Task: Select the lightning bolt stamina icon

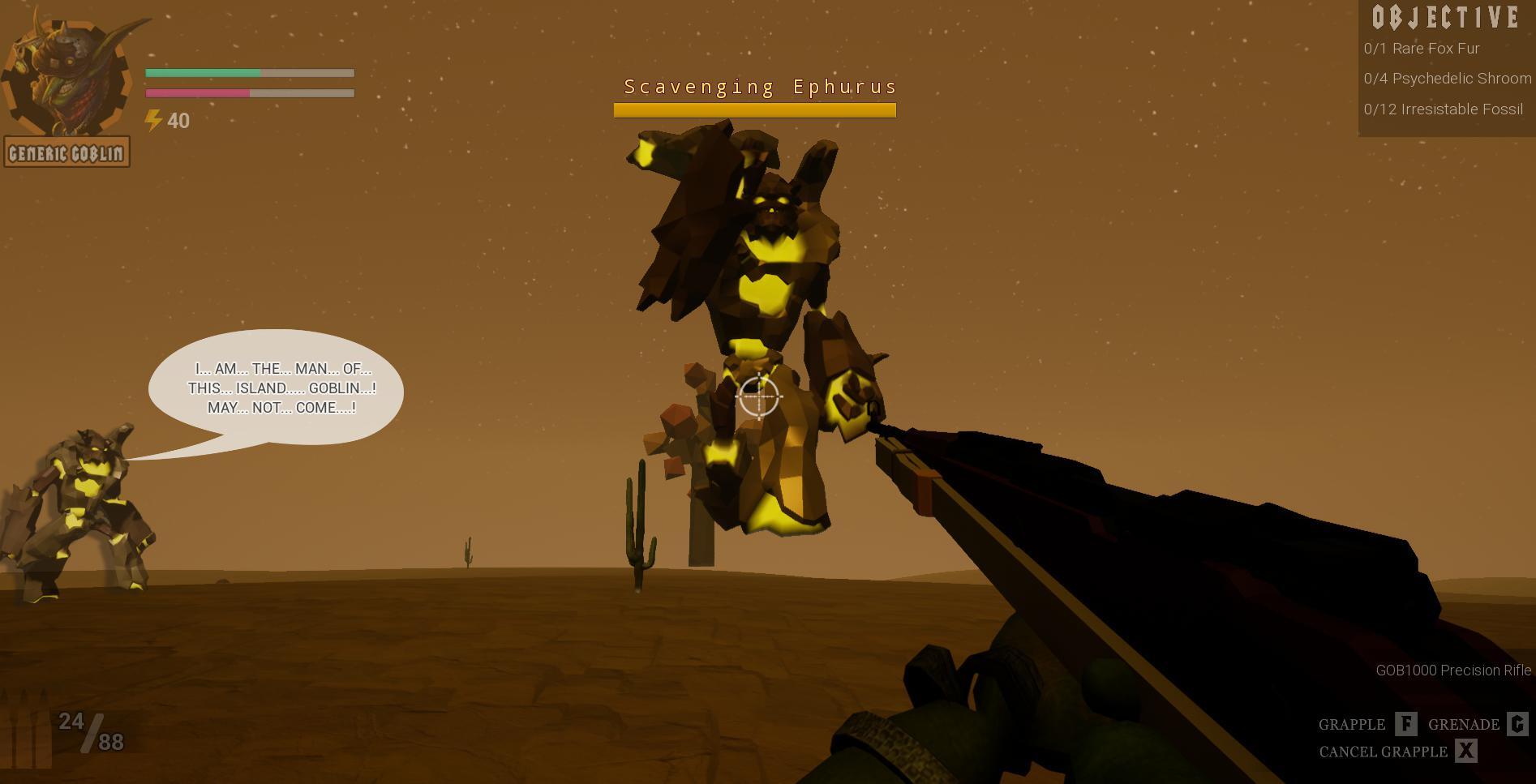Action: pyautogui.click(x=152, y=120)
